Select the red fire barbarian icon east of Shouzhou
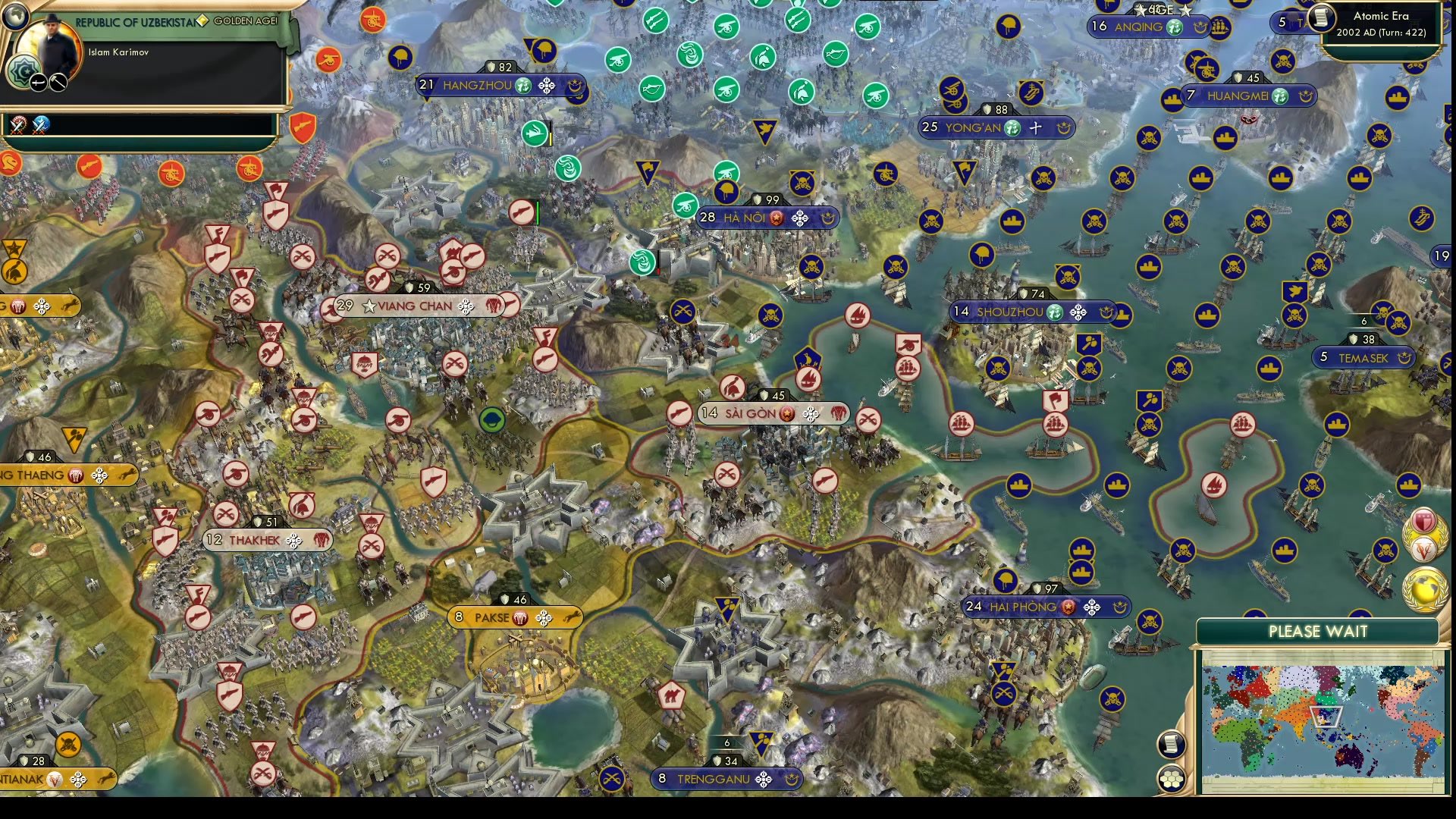 [1214, 486]
